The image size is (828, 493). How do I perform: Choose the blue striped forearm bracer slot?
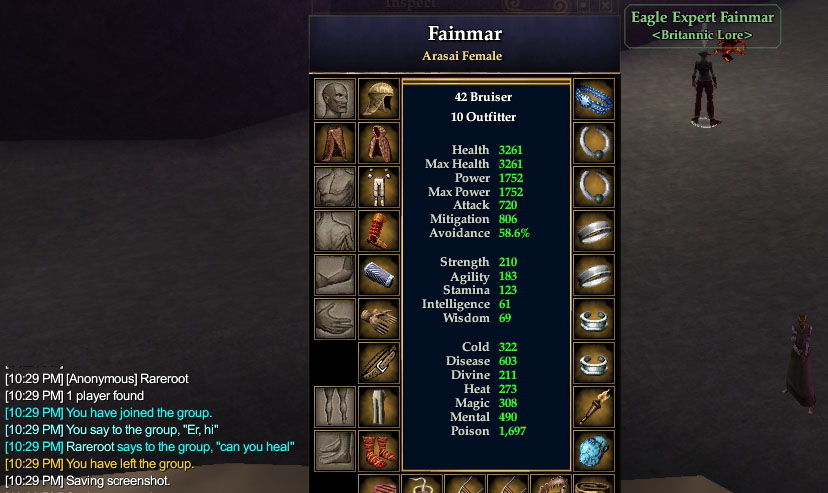click(379, 275)
